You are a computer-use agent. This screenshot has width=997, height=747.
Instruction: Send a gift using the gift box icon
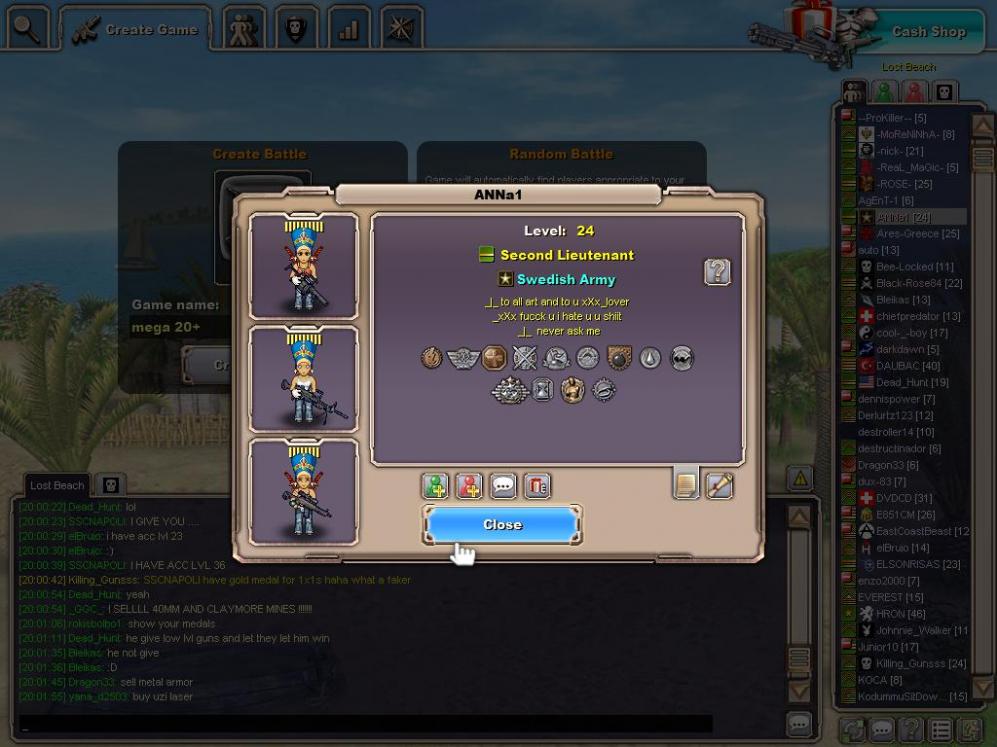click(537, 486)
